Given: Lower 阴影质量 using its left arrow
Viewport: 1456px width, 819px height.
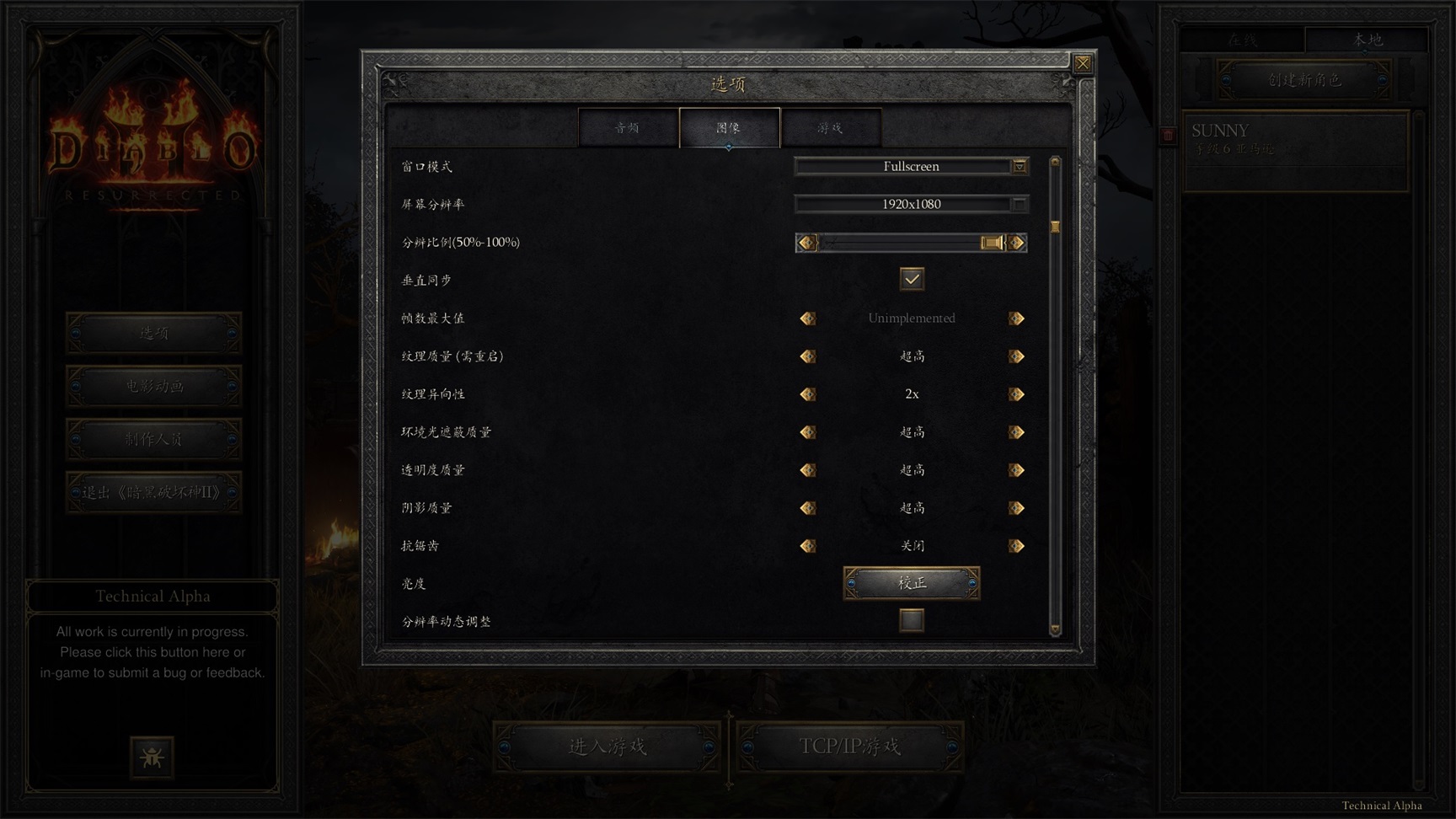Looking at the screenshot, I should (807, 507).
